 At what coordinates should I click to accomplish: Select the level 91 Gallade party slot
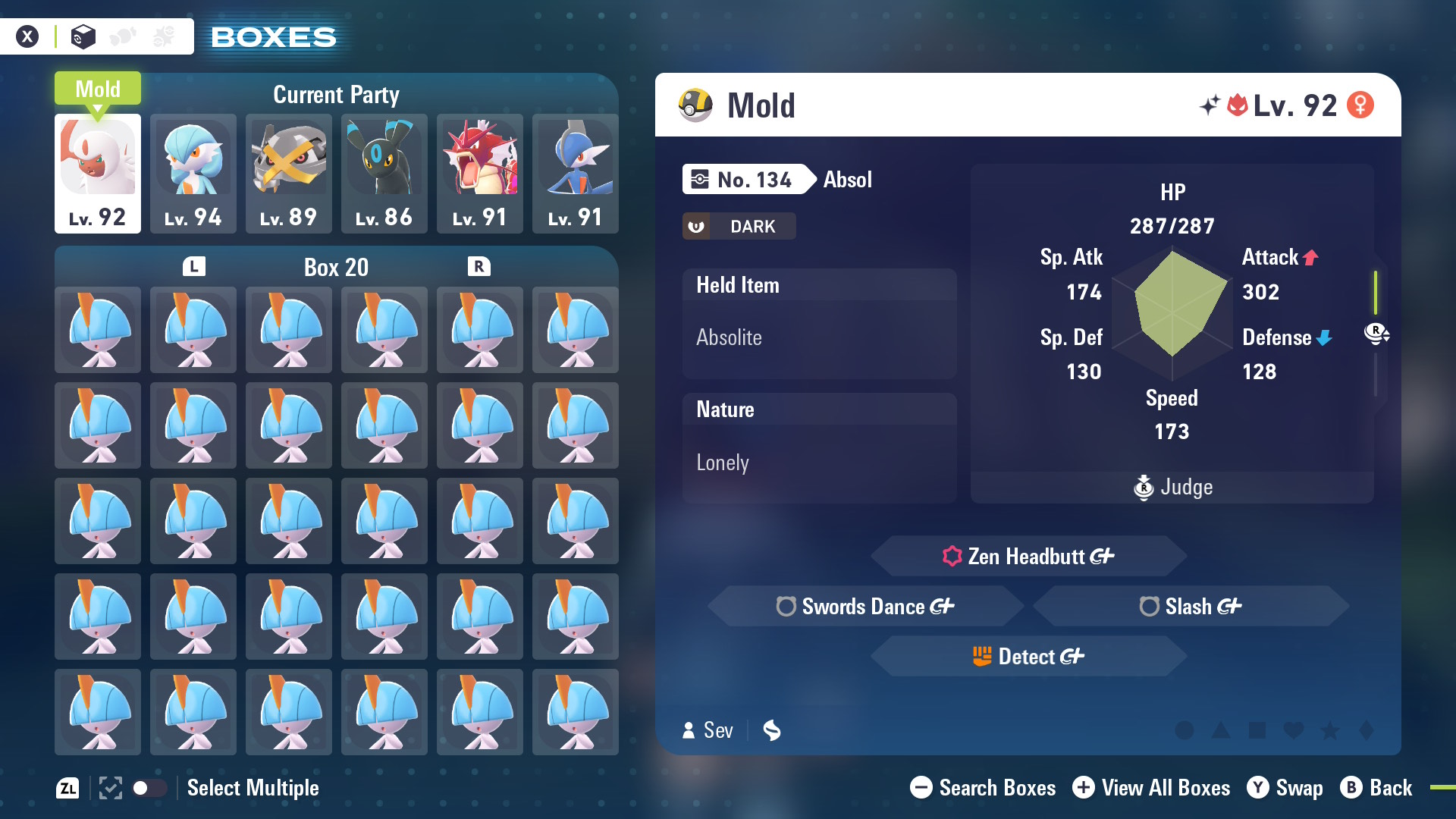coord(576,173)
